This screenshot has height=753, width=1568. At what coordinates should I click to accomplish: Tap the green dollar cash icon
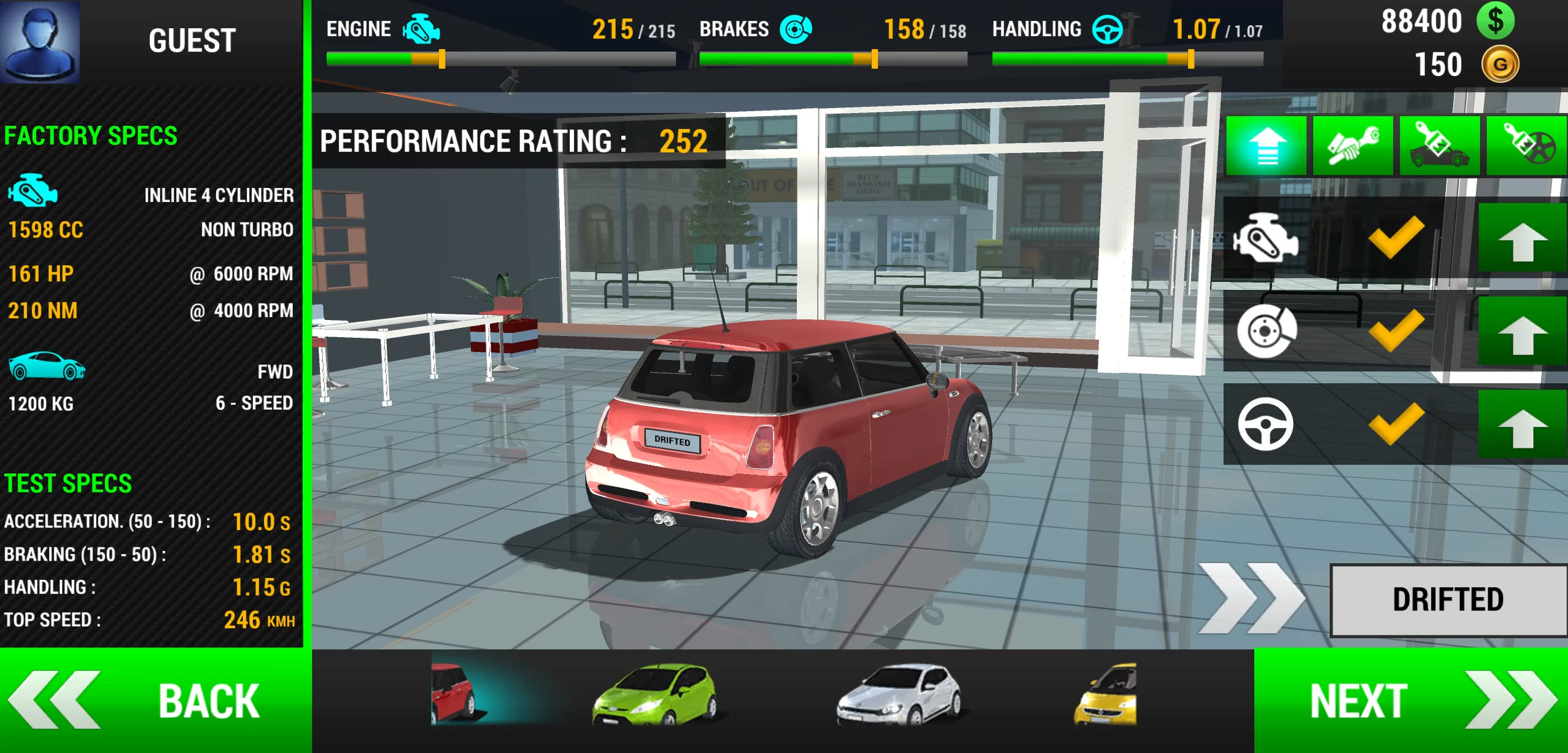pyautogui.click(x=1495, y=21)
